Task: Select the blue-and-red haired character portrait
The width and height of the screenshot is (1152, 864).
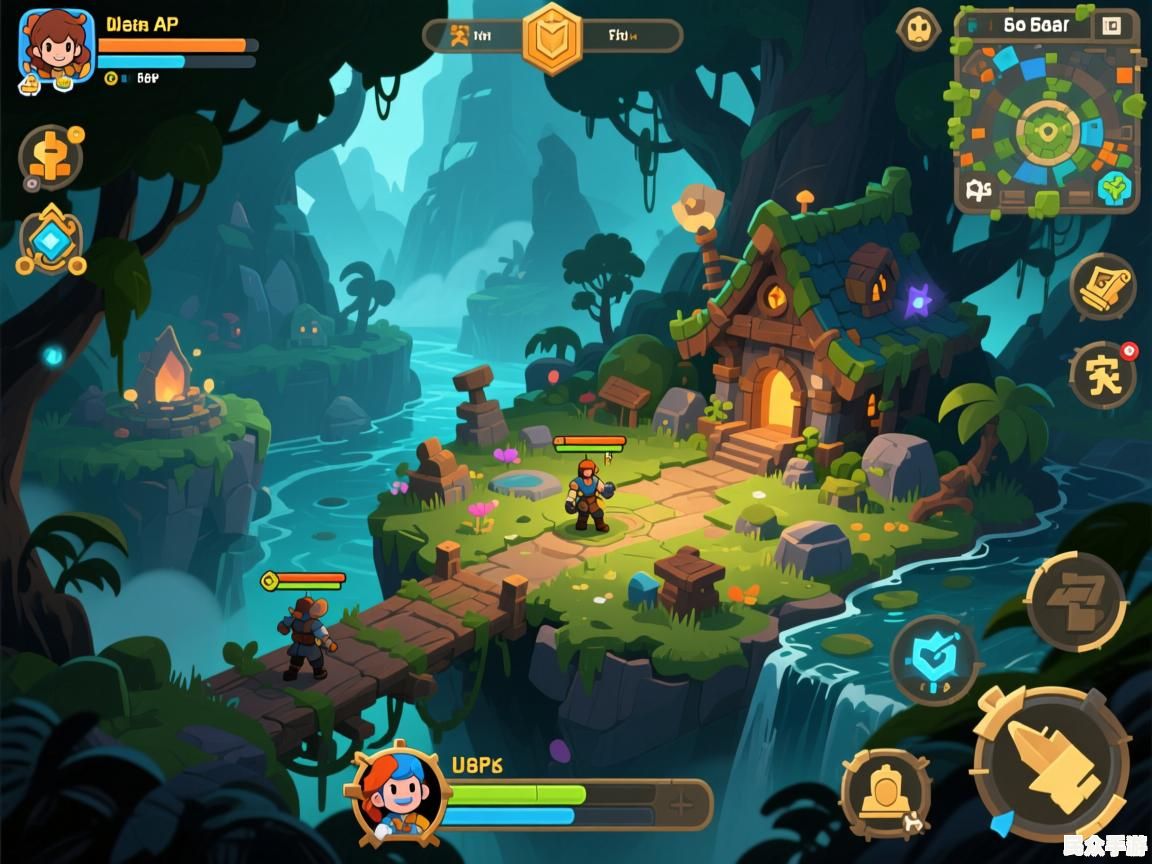Action: (399, 792)
